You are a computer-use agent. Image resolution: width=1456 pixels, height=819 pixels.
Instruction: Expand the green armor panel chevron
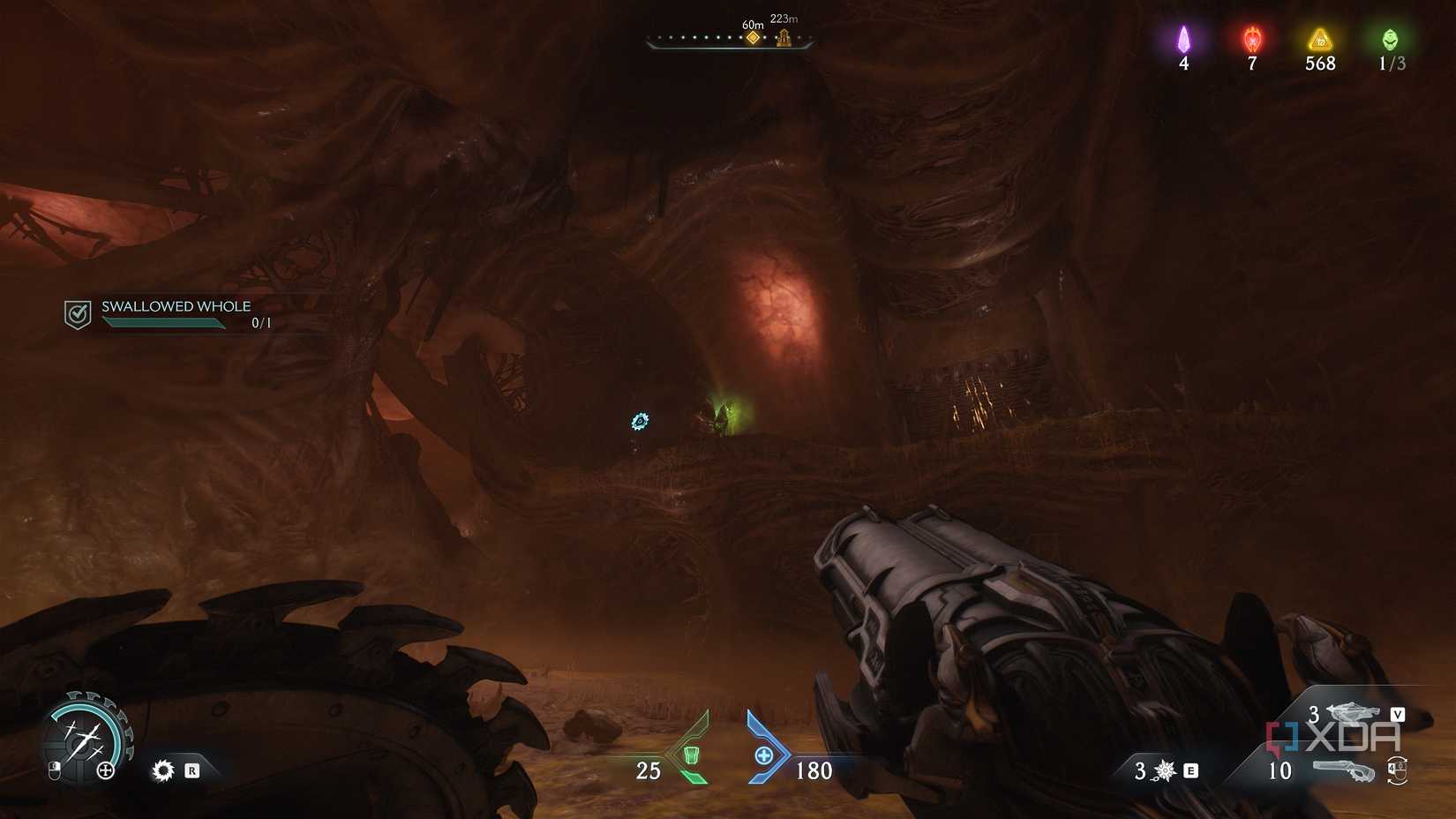click(x=697, y=755)
